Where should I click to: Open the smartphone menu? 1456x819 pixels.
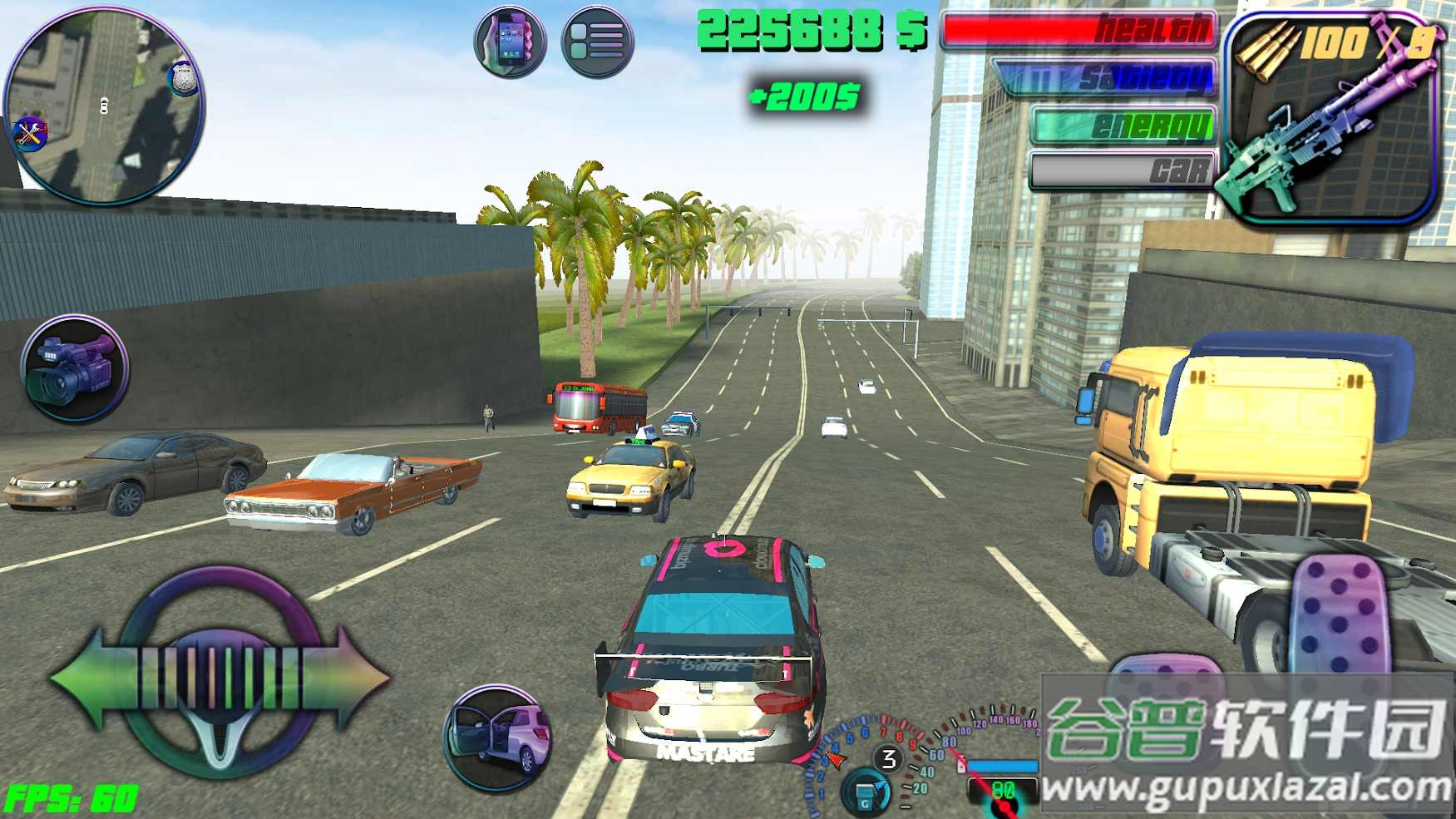510,41
